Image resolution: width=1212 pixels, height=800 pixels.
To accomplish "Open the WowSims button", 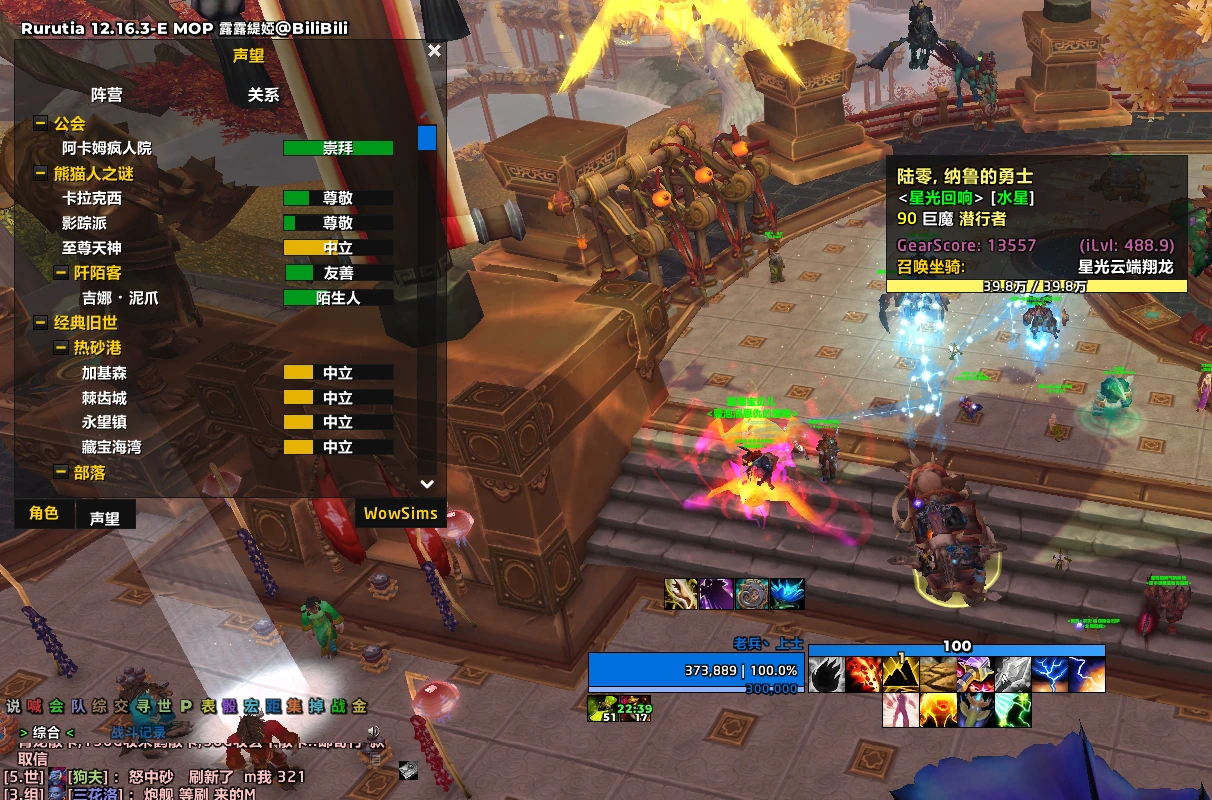I will click(400, 514).
